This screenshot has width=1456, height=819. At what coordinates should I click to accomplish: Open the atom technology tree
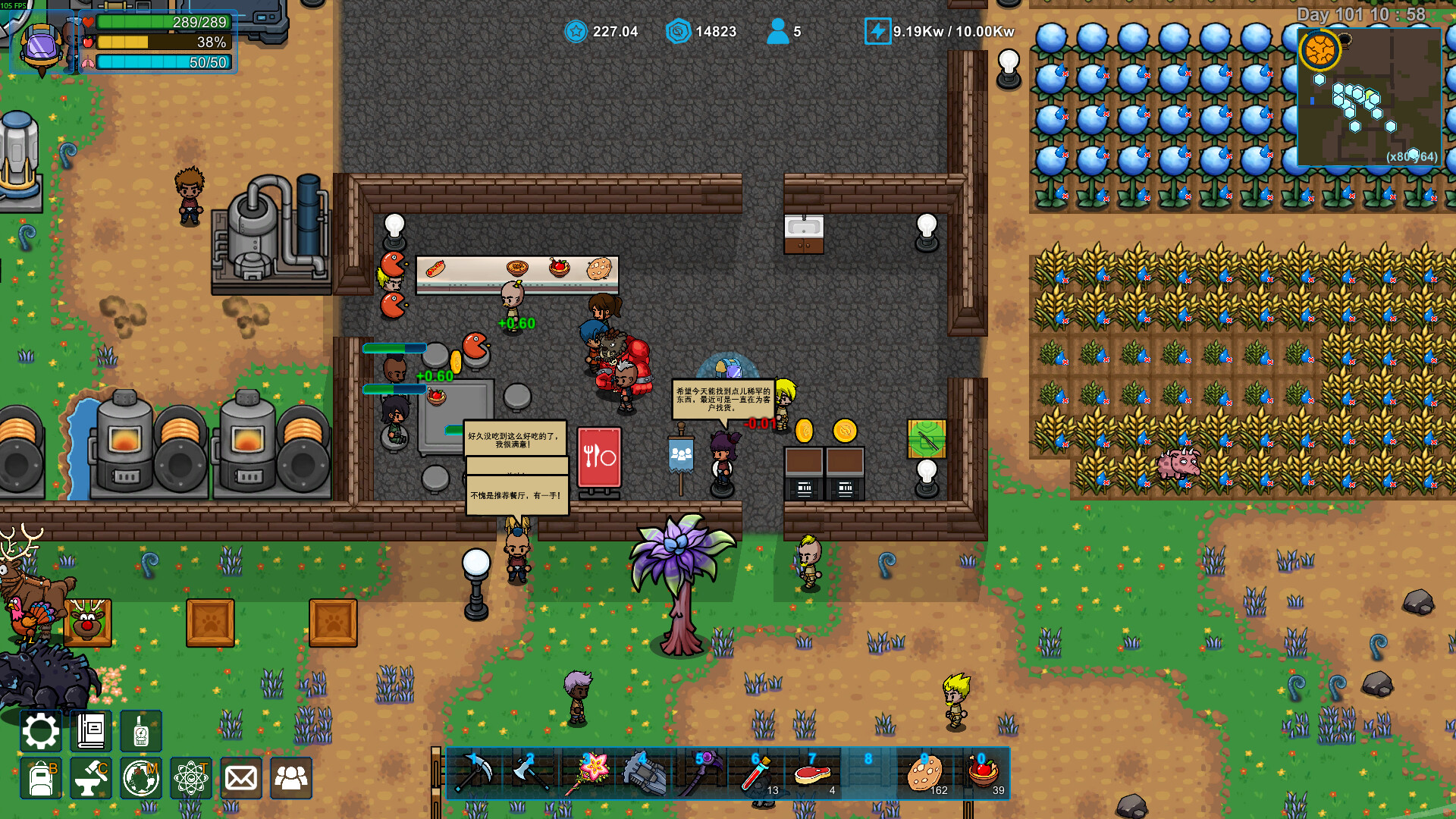190,778
